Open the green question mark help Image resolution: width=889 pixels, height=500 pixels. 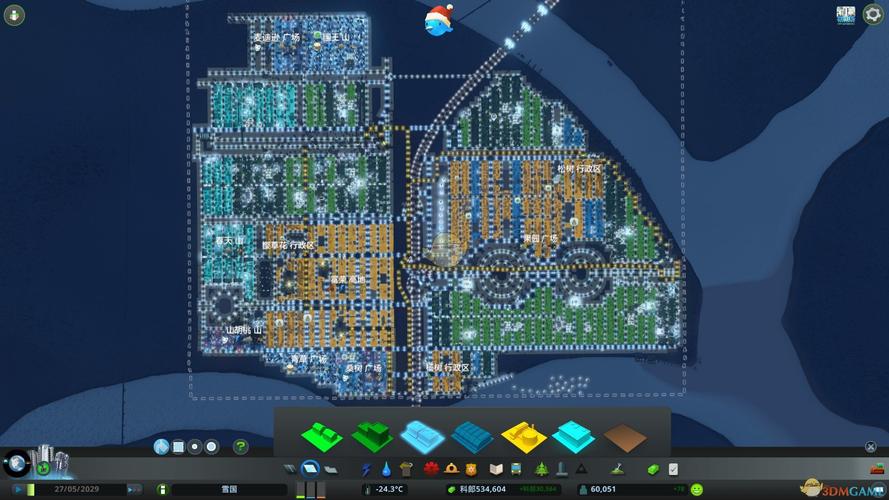pos(241,447)
